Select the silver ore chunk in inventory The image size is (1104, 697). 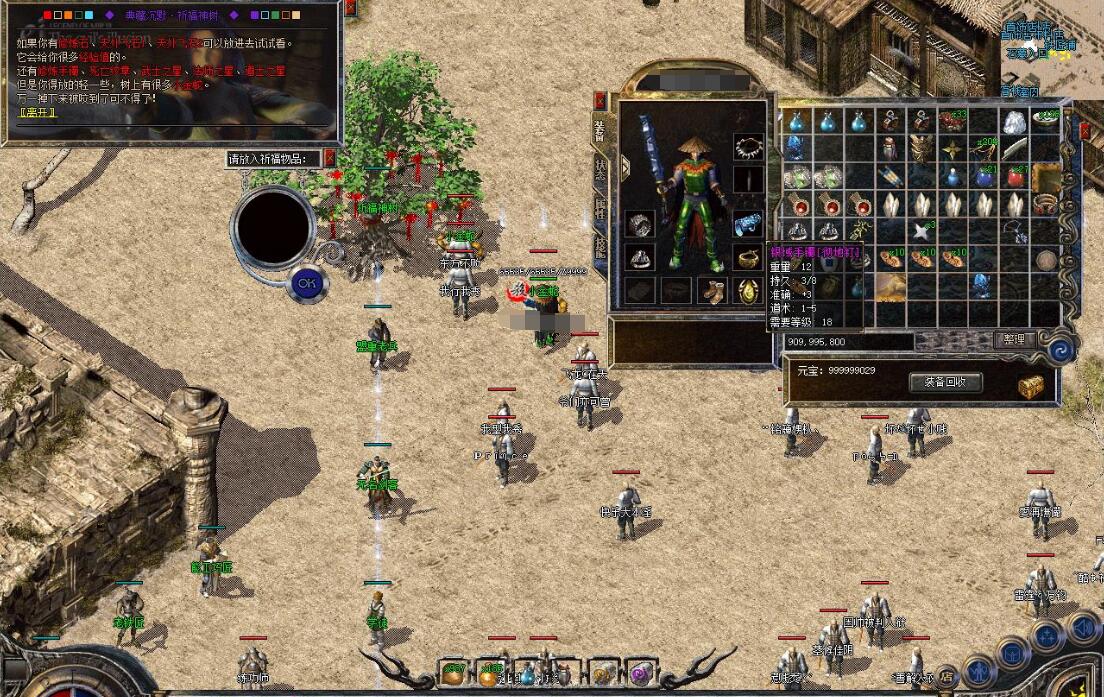[x=1015, y=122]
